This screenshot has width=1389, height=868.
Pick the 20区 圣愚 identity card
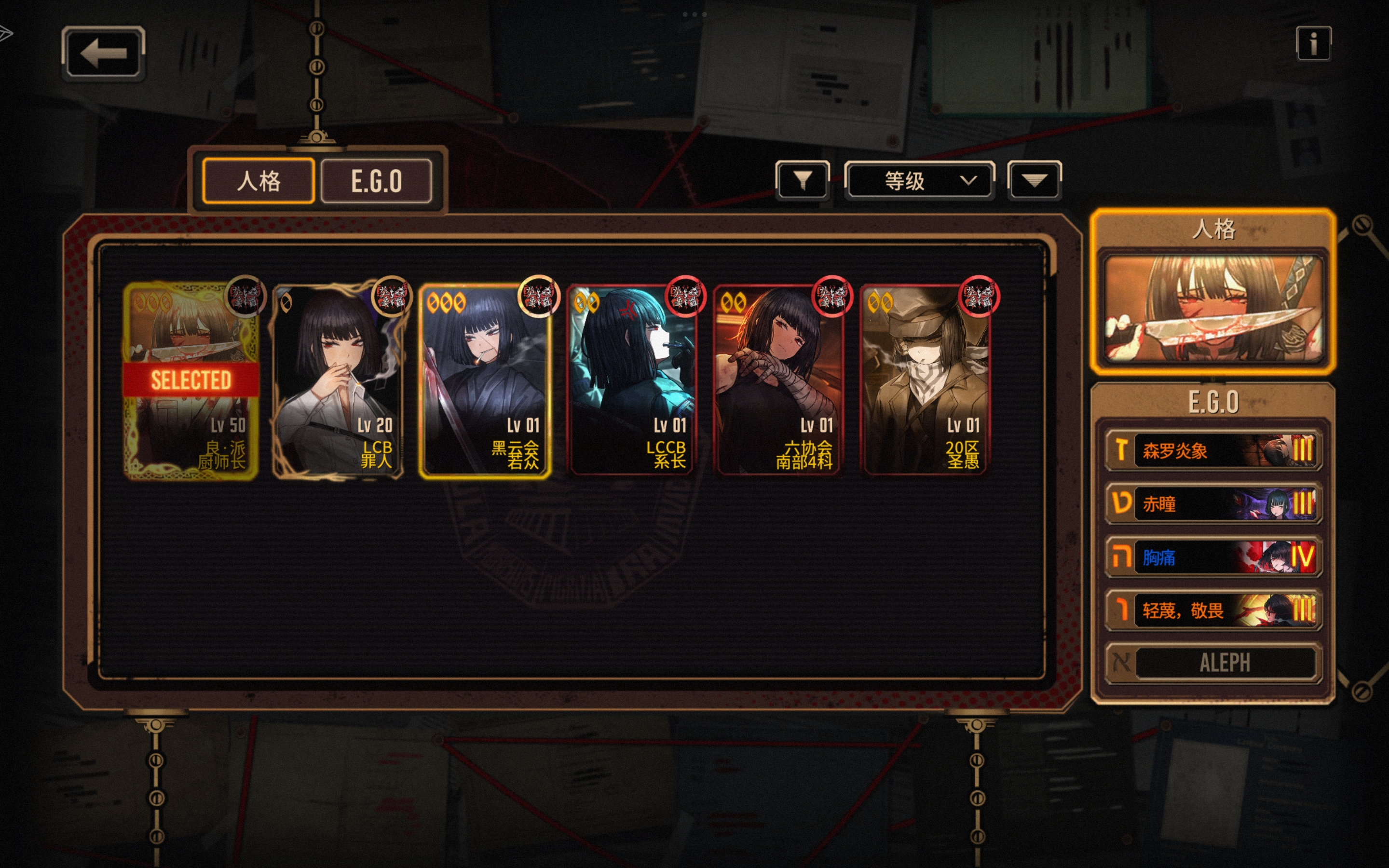925,380
